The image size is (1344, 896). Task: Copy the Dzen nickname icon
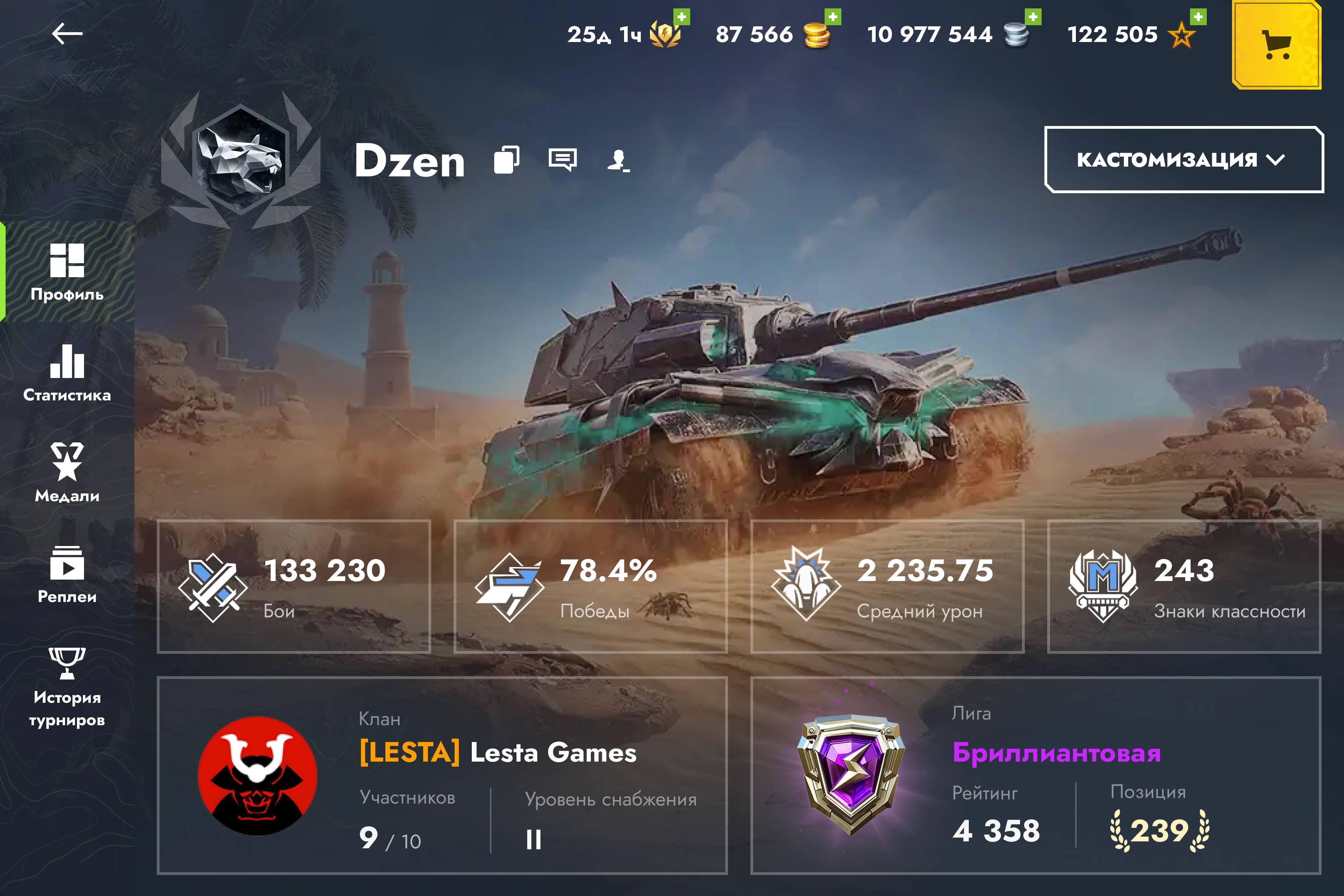point(506,160)
